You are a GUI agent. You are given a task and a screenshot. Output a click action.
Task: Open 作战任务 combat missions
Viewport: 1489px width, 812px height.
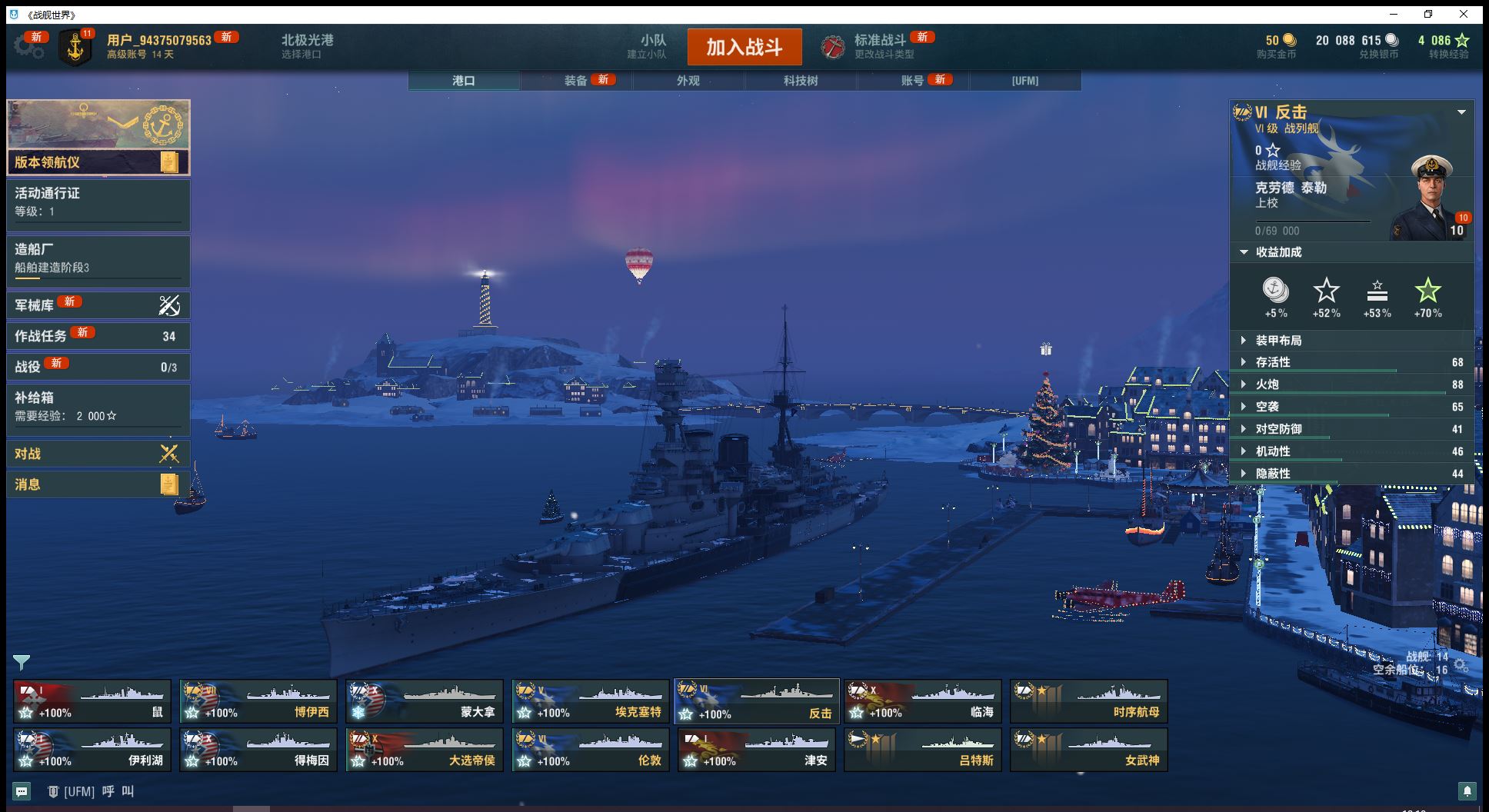[x=98, y=336]
